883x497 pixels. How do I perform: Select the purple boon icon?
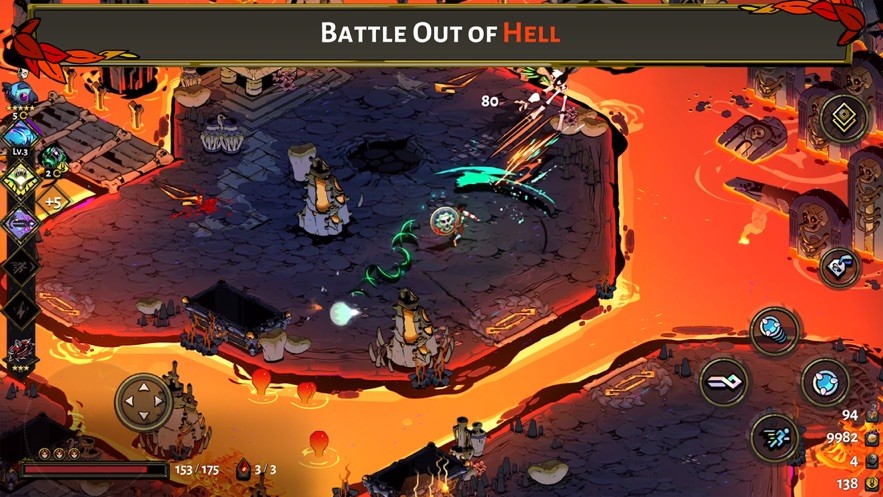click(19, 224)
